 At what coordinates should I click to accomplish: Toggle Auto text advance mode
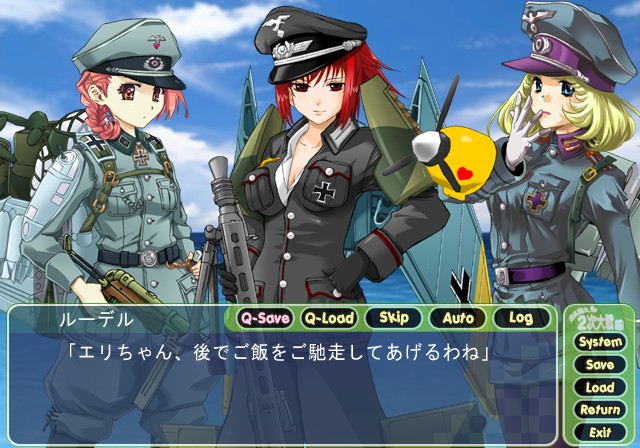(x=457, y=319)
